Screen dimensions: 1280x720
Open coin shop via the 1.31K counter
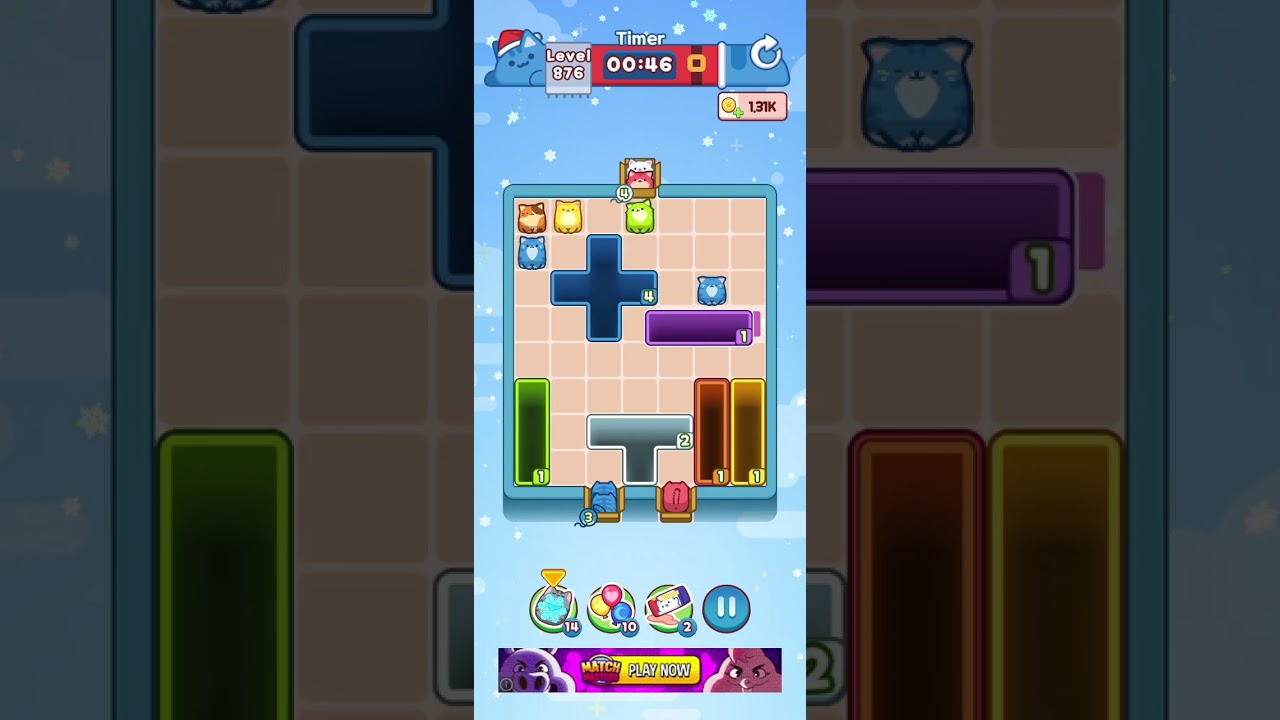(x=752, y=106)
